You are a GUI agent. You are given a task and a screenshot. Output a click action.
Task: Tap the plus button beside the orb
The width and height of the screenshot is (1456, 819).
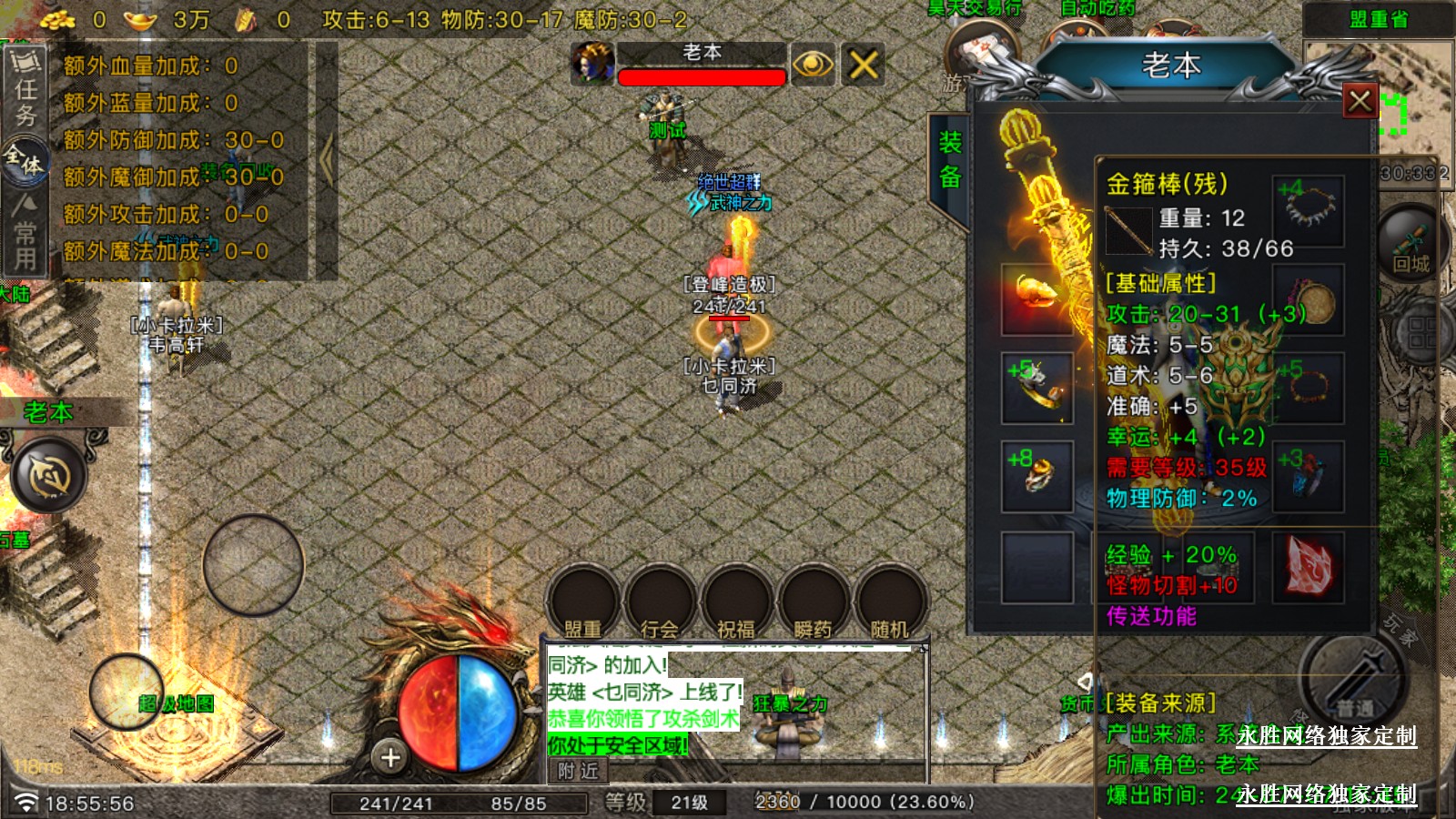[x=390, y=757]
